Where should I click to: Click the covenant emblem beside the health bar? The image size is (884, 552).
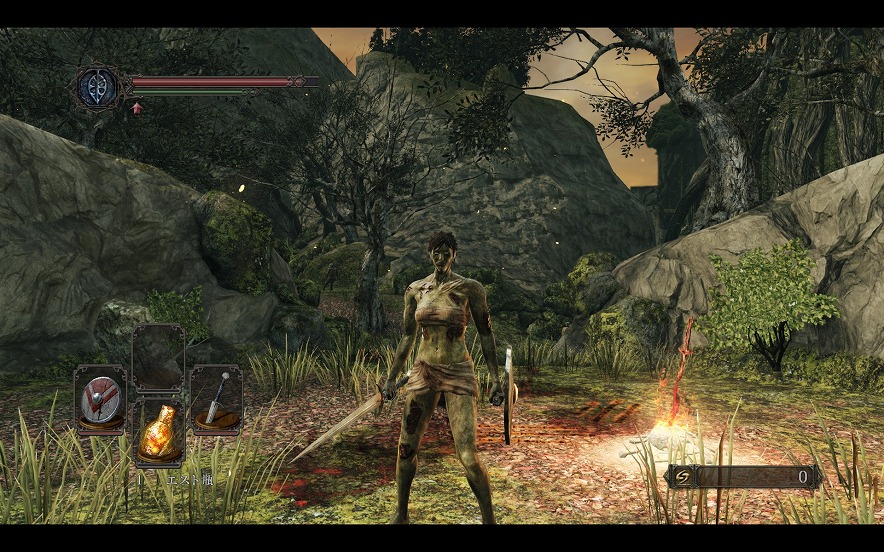(98, 87)
